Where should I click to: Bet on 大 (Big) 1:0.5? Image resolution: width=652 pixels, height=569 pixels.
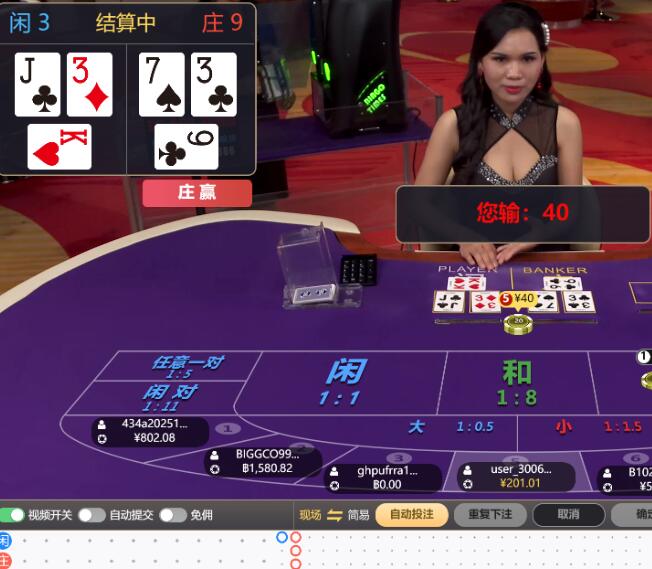(450, 427)
